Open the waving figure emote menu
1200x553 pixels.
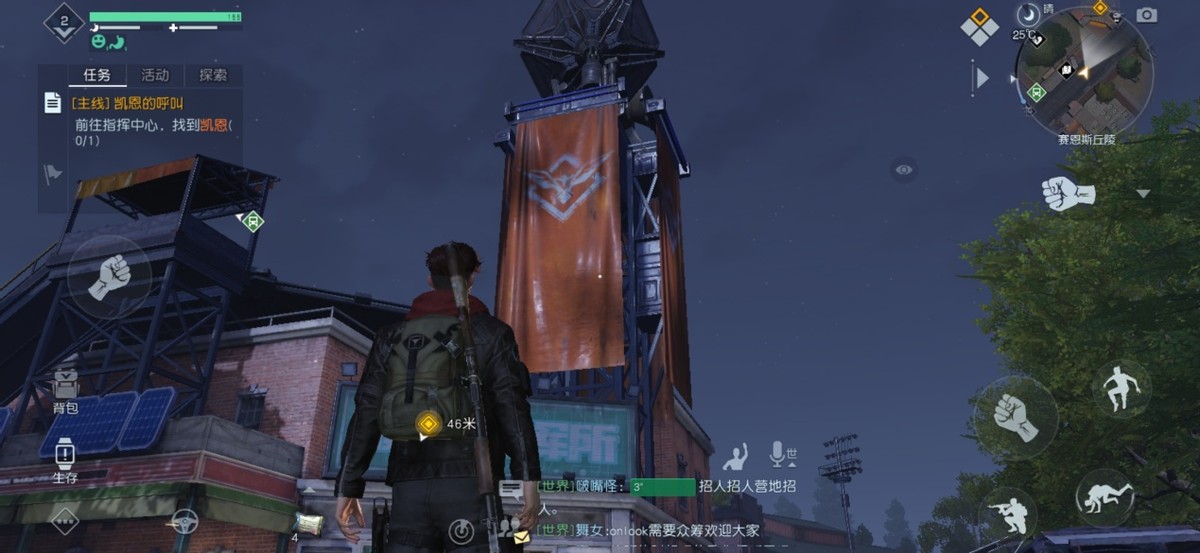[x=736, y=457]
